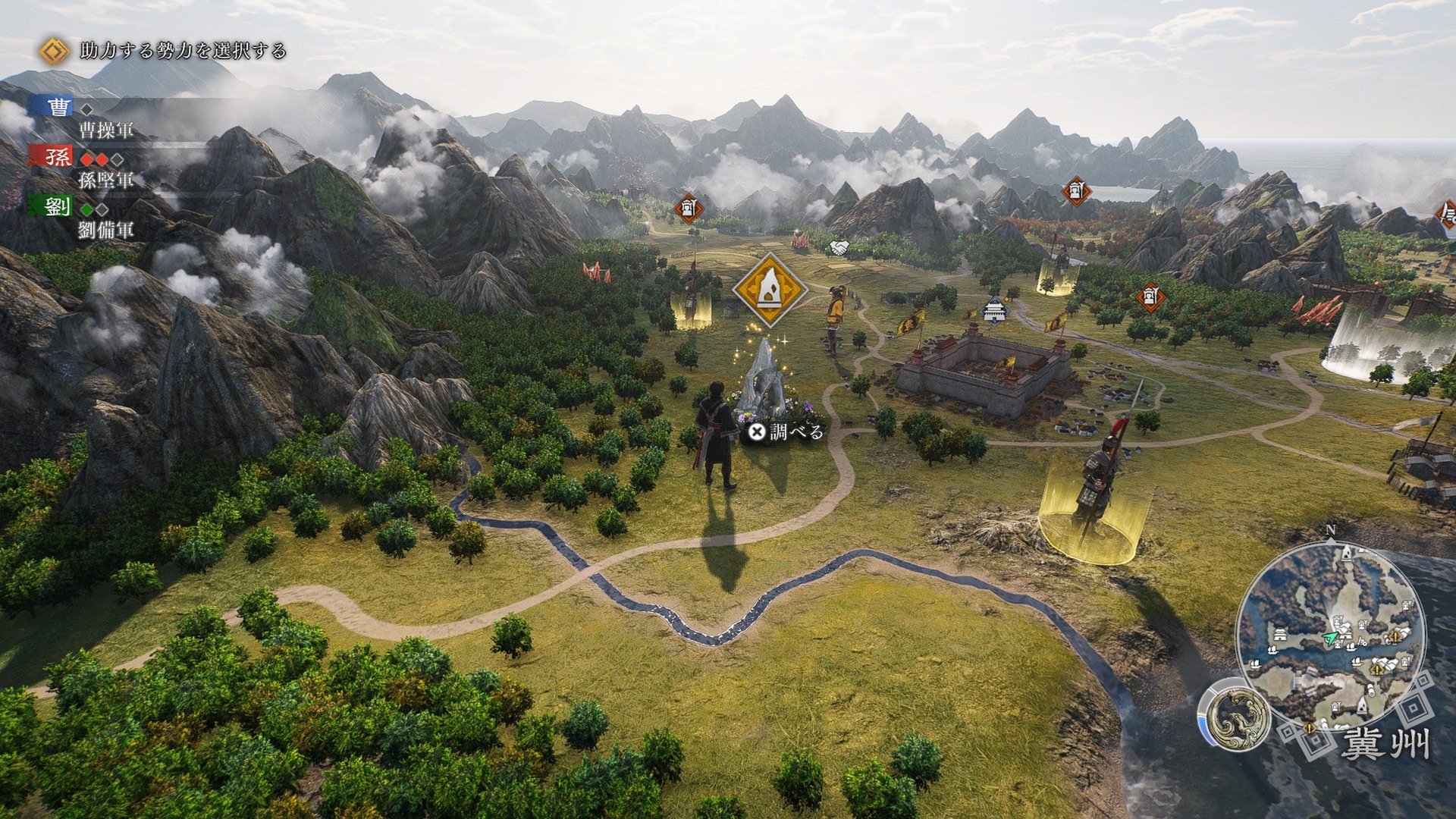Open the objective tracker for choosing a faction
1456x819 pixels.
[183, 51]
